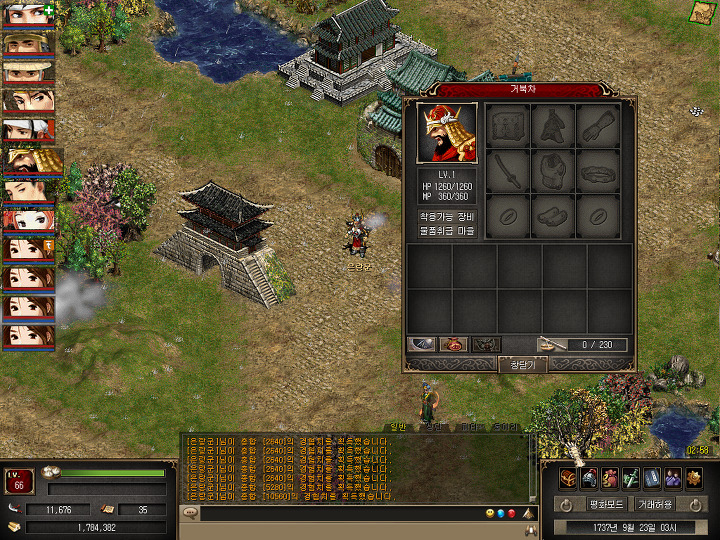The width and height of the screenshot is (720, 540).
Task: Open the two-people icon in the bottom menu
Action: pyautogui.click(x=673, y=477)
